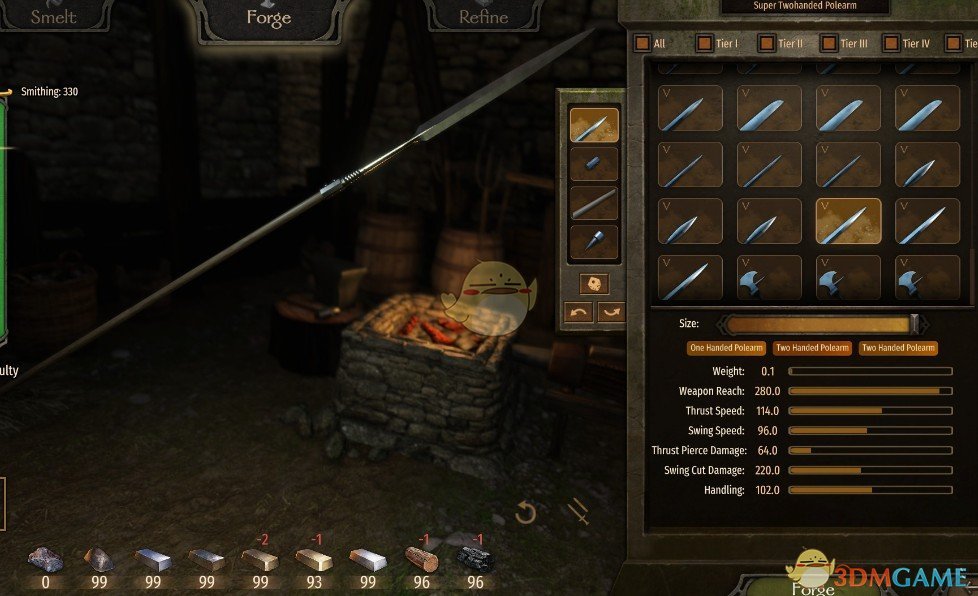Open the Refine tab

[x=483, y=17]
